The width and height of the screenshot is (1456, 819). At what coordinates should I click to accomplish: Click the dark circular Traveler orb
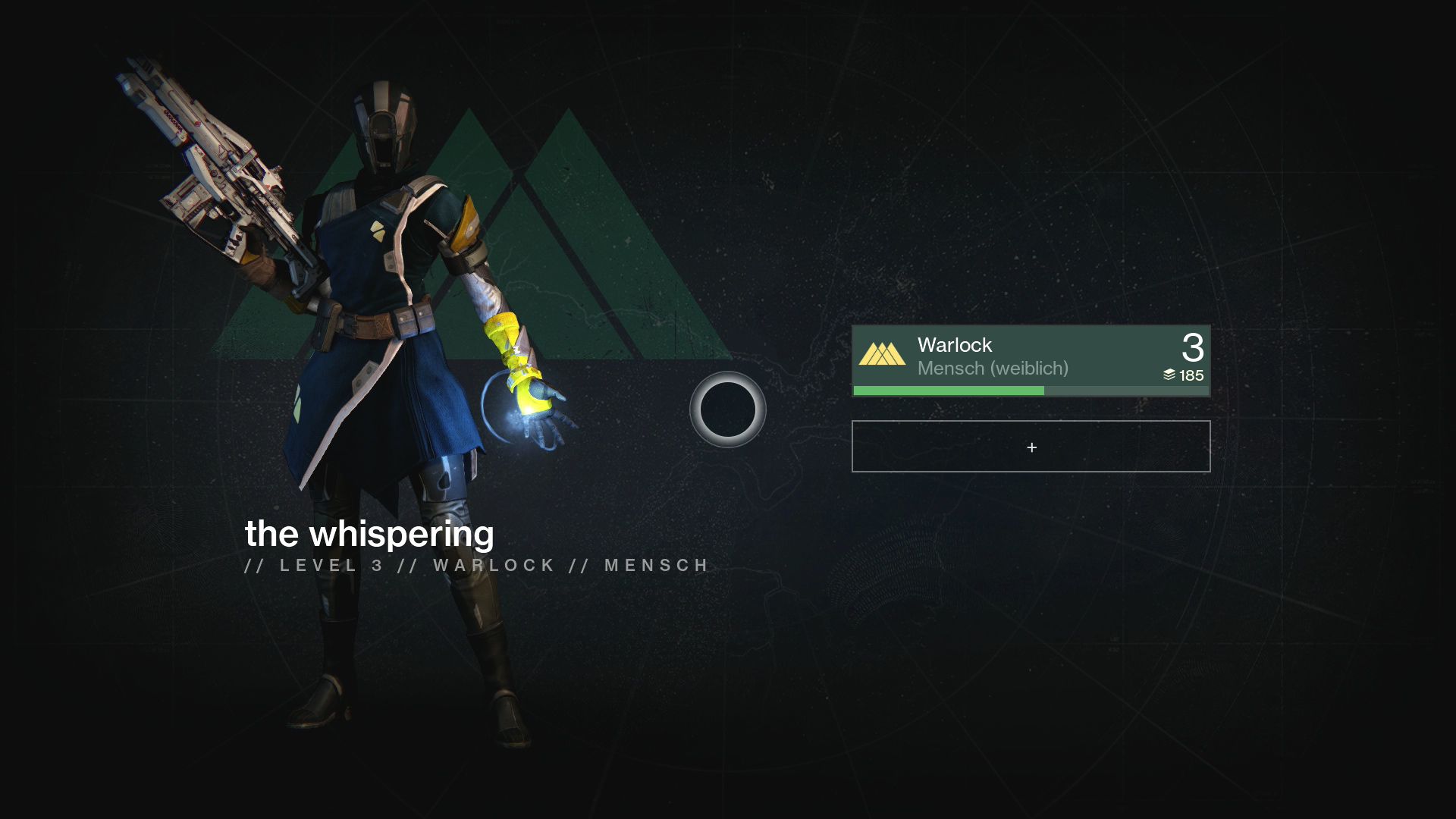pos(726,409)
